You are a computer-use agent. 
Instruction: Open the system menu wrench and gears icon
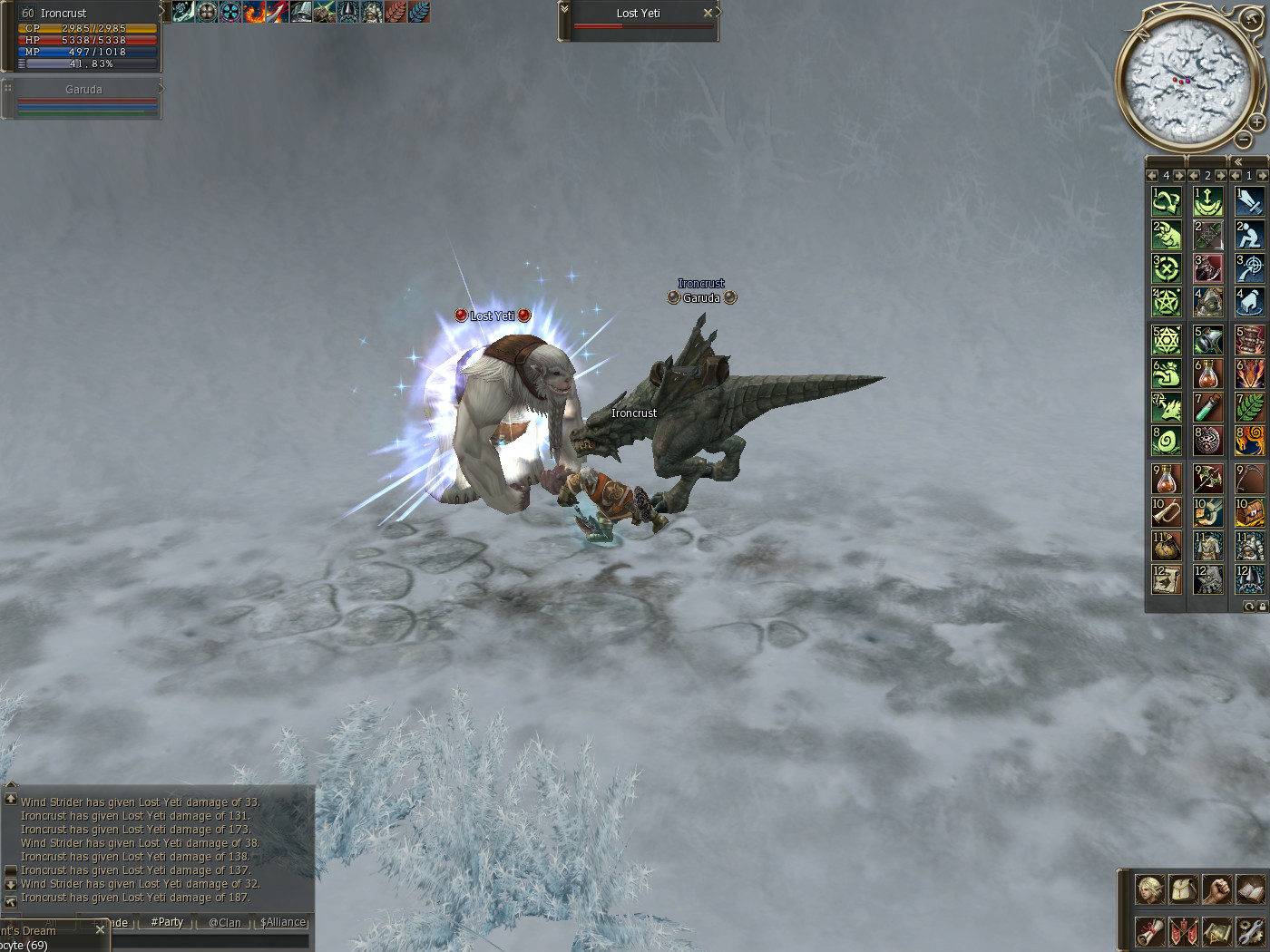coord(1250,931)
